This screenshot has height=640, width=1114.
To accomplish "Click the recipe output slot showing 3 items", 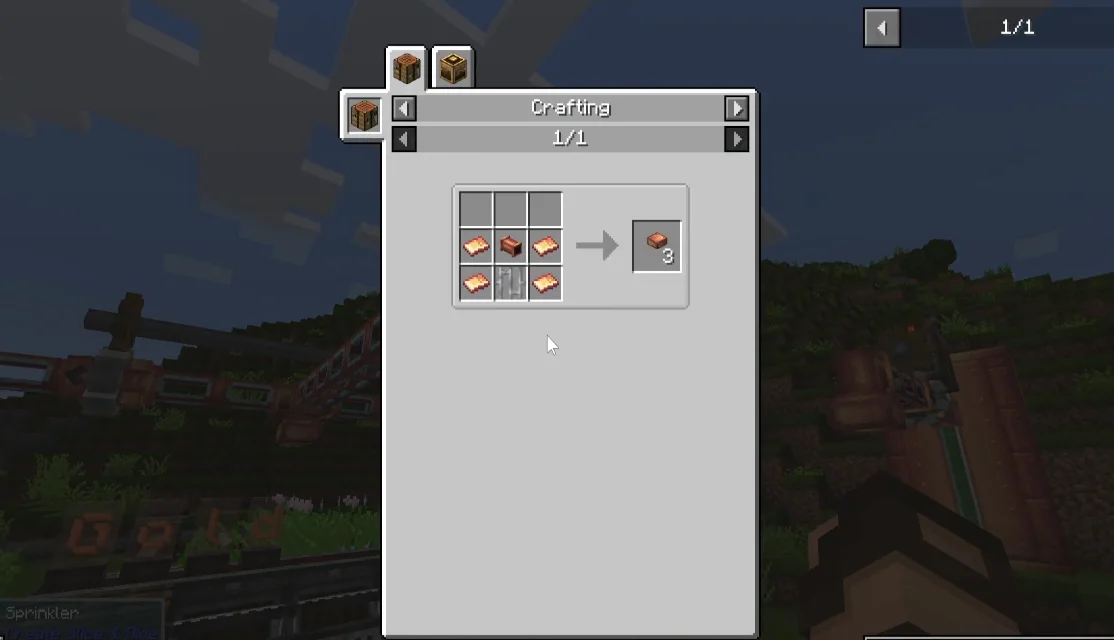I will point(657,246).
